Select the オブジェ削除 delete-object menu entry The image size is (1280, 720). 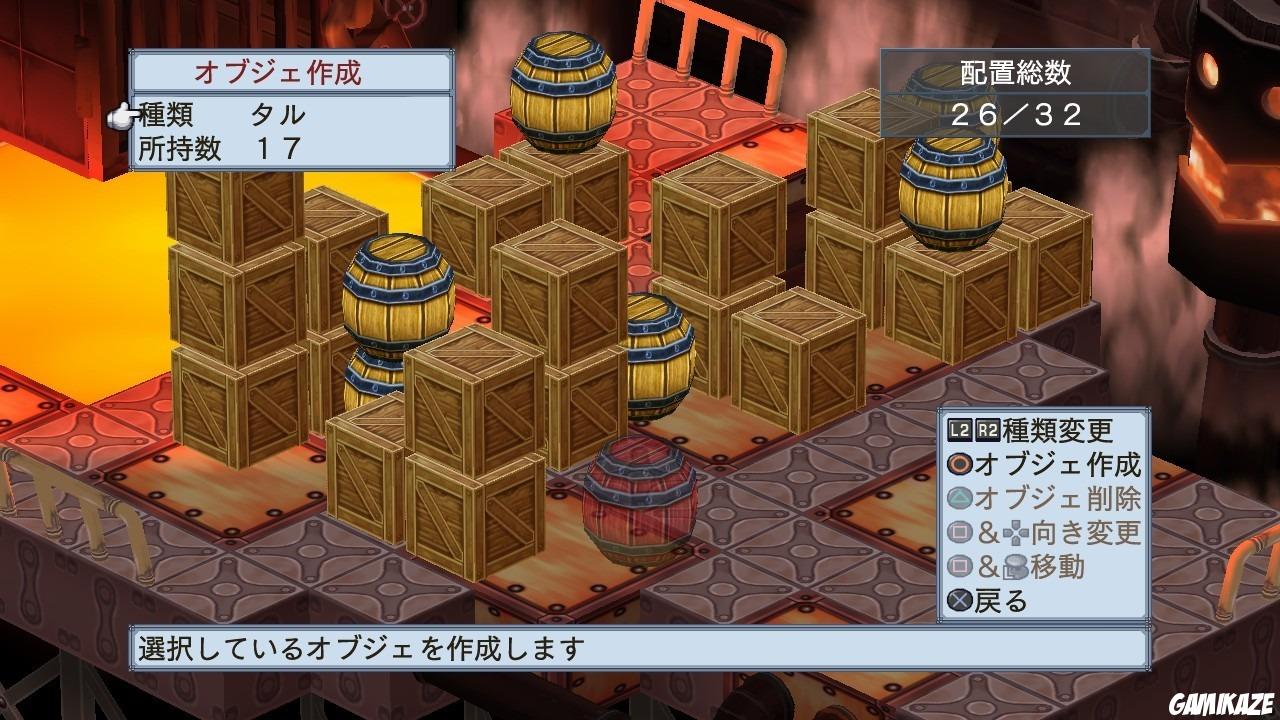1060,498
